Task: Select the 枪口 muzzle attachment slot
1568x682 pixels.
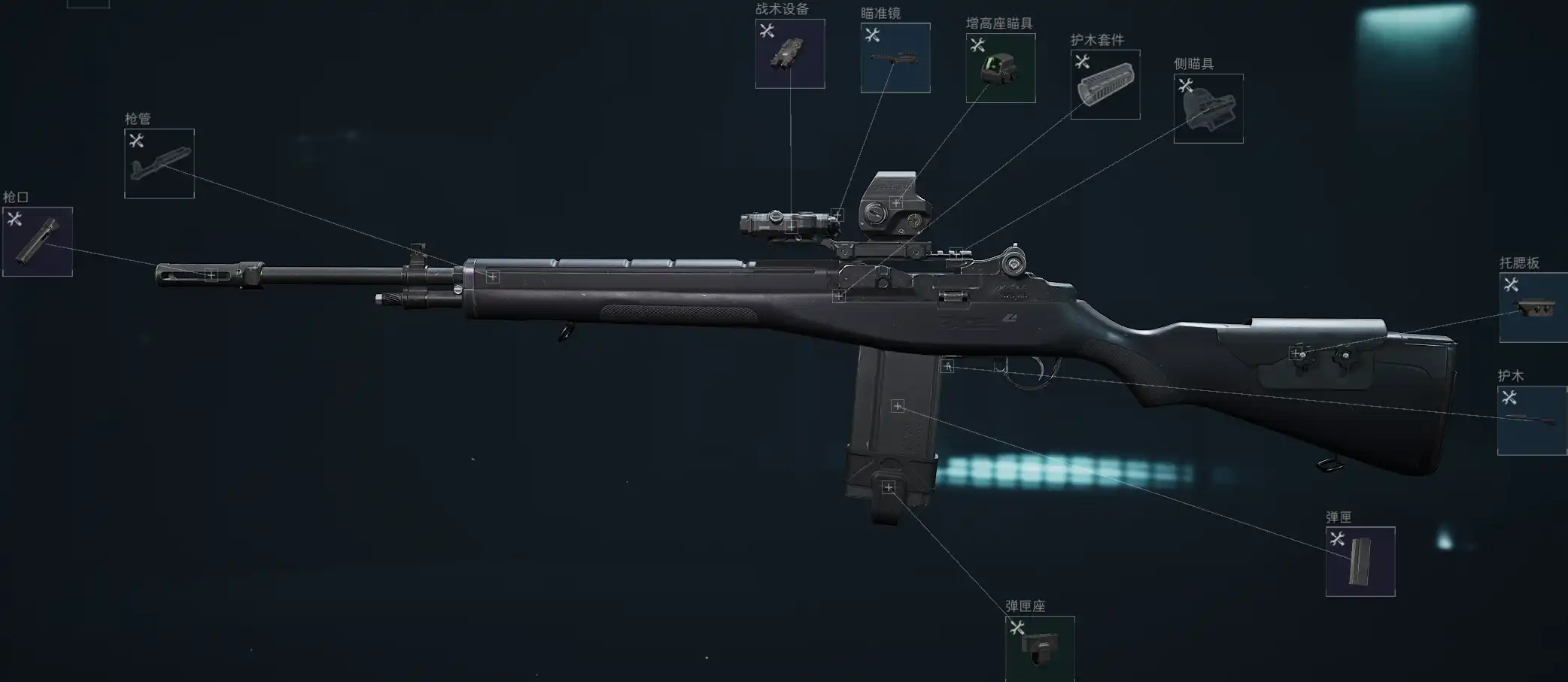Action: [38, 241]
